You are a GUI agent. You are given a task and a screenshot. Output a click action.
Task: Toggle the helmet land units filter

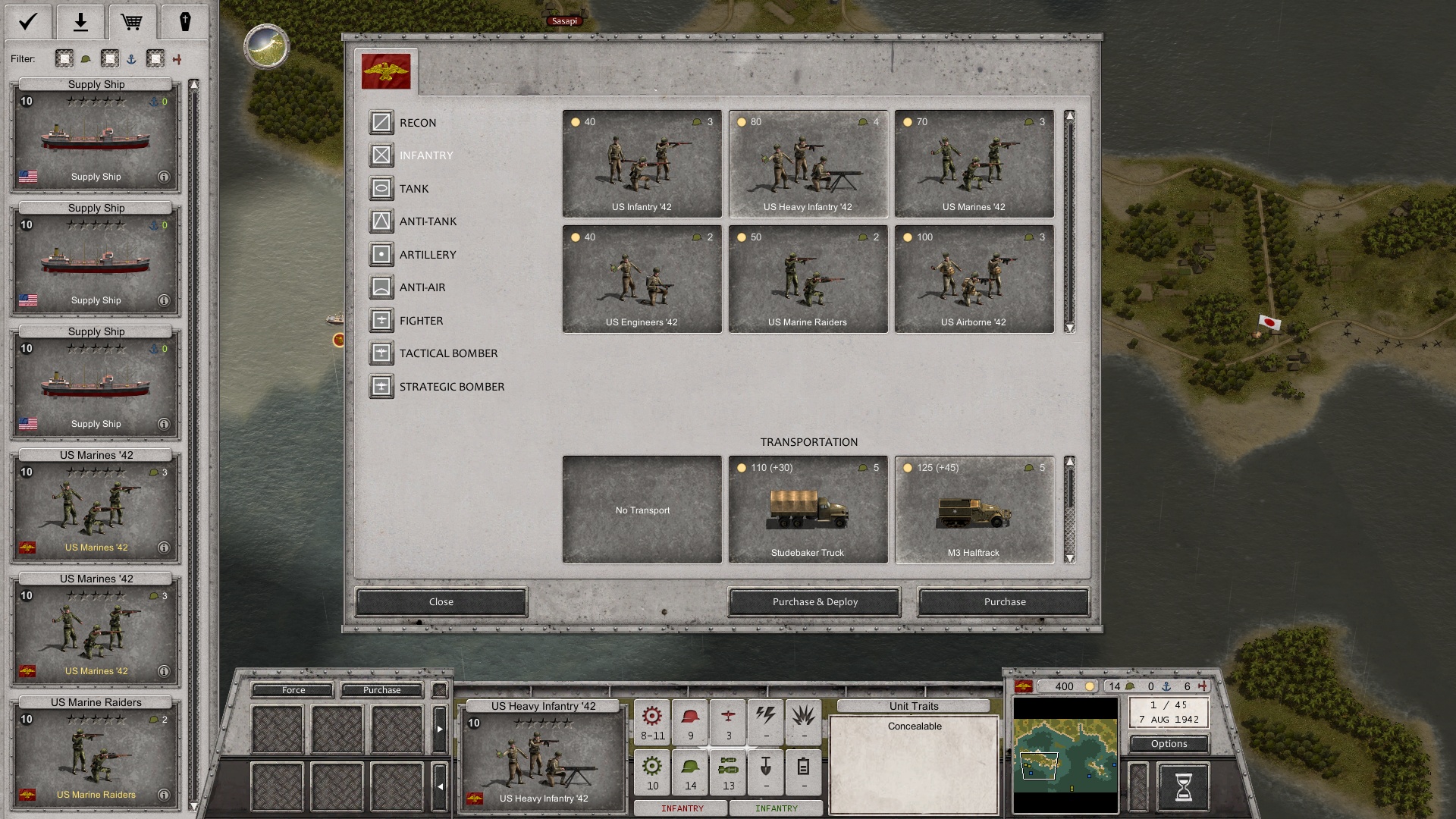(x=64, y=58)
